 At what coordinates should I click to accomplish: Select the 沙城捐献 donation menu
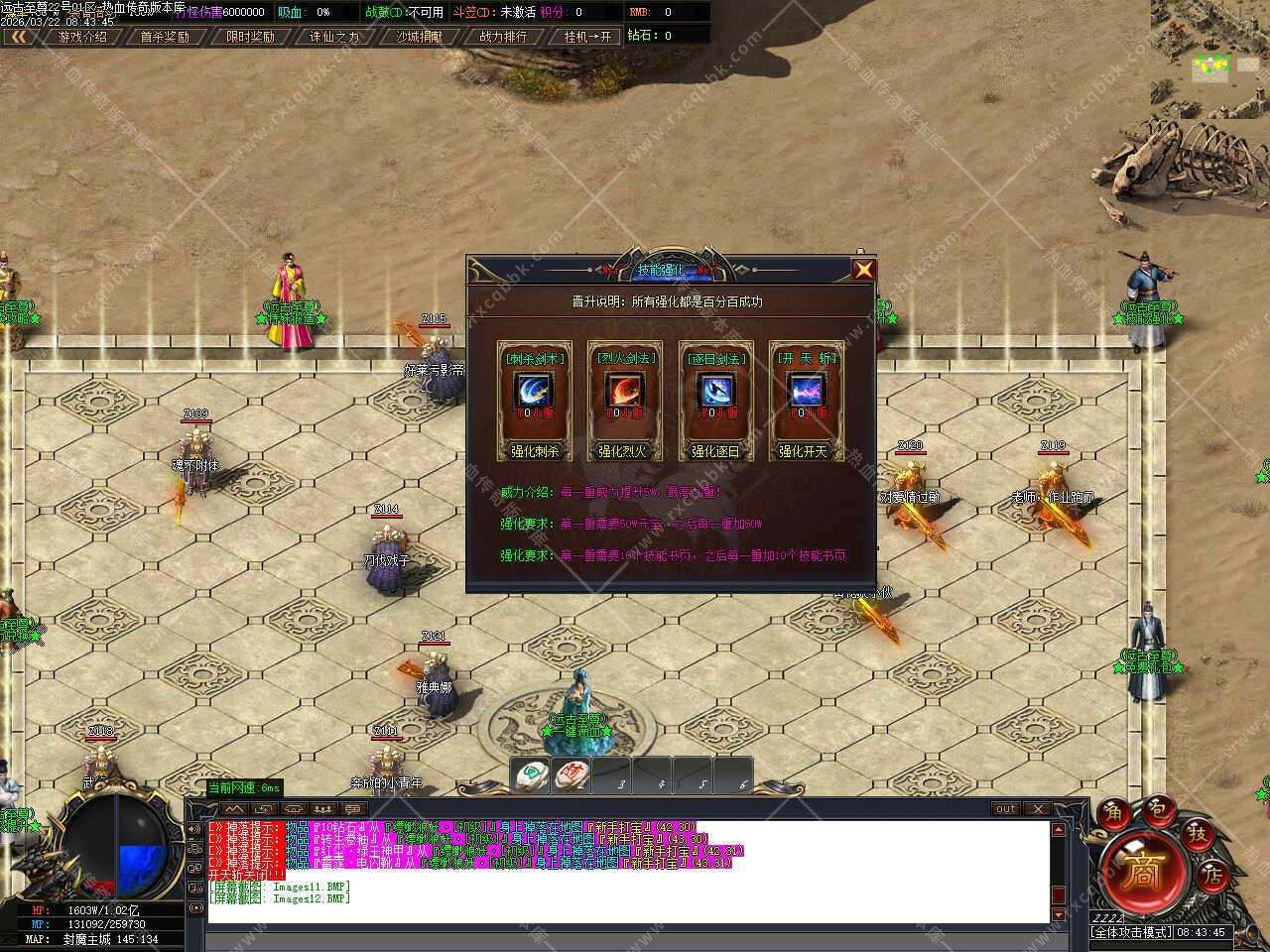[420, 37]
